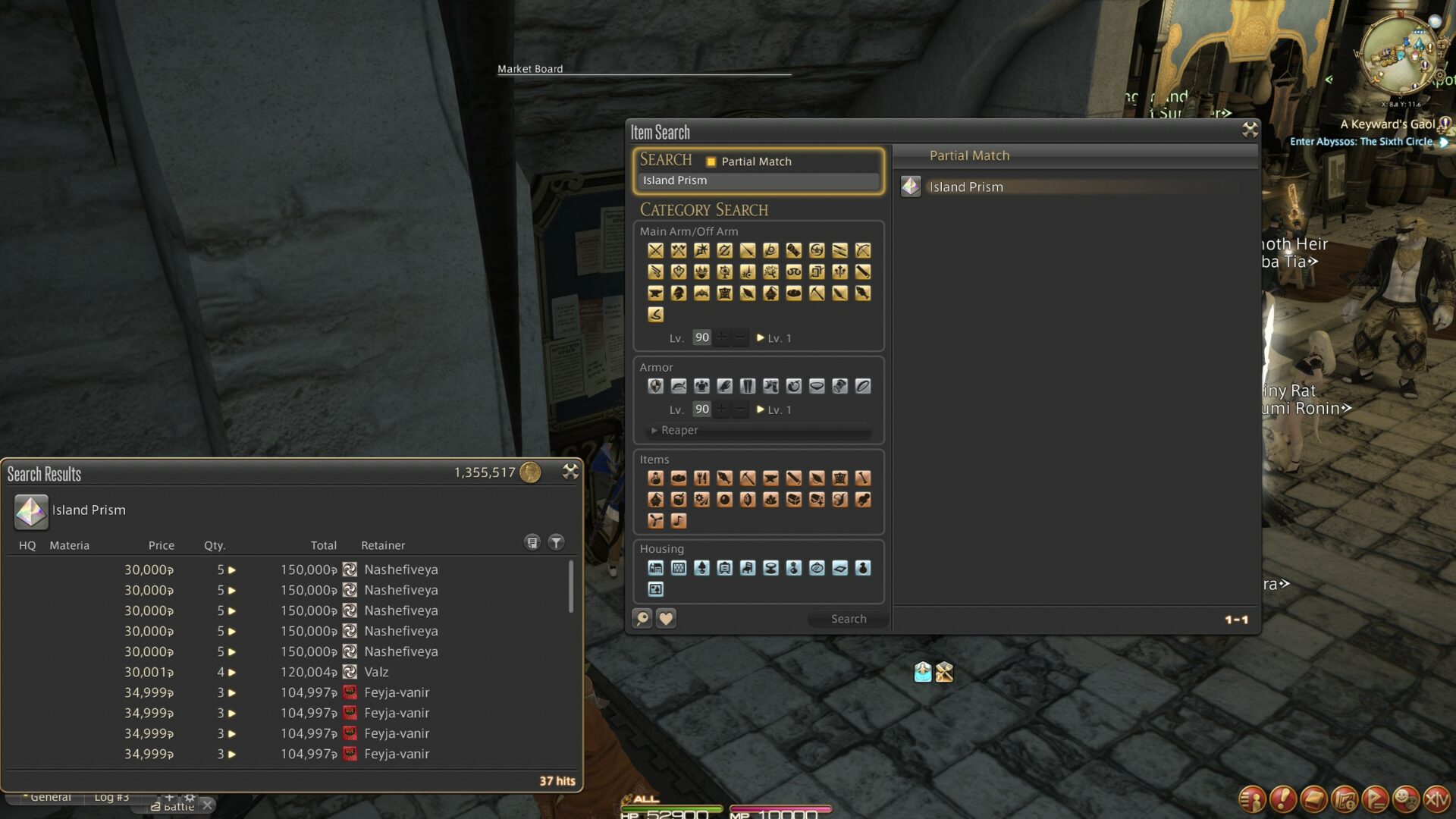Click the Lv. 1 arrow in Armor section
Image resolution: width=1456 pixels, height=819 pixels.
point(761,409)
